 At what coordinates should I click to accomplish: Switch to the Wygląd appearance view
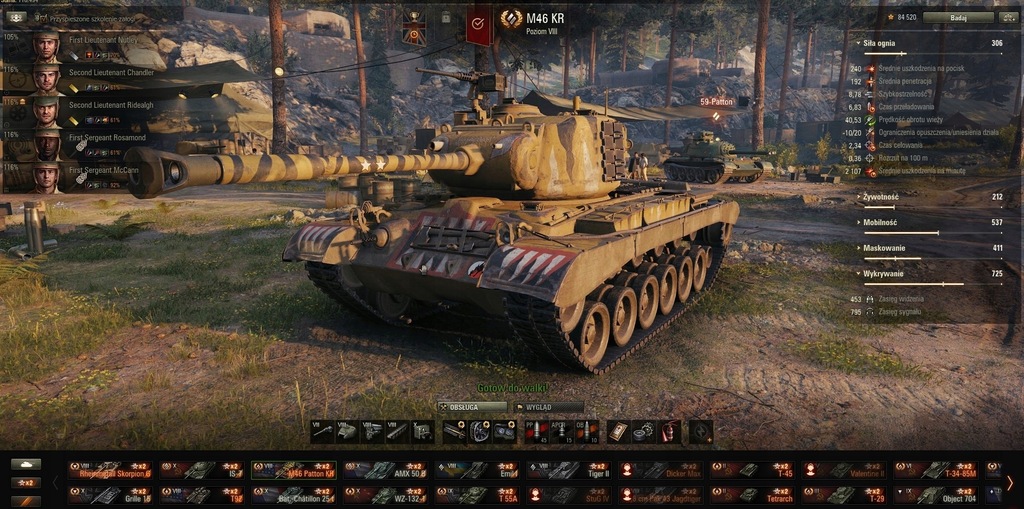548,407
